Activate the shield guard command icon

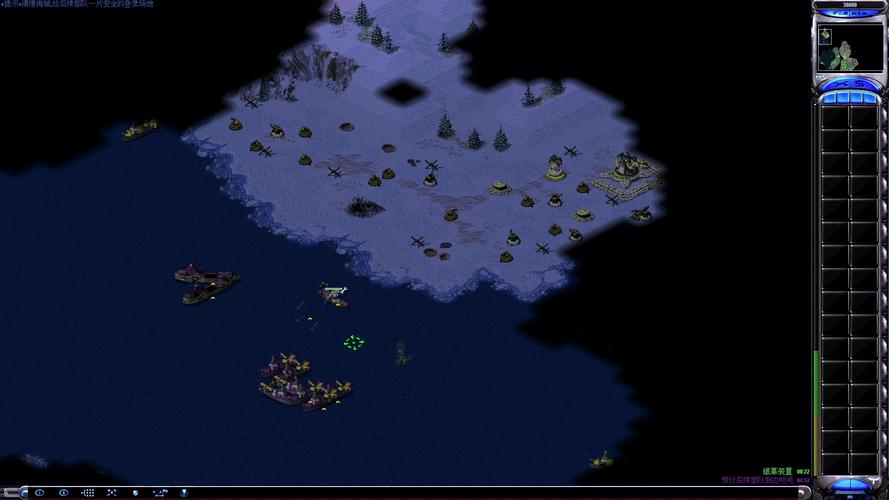(135, 493)
